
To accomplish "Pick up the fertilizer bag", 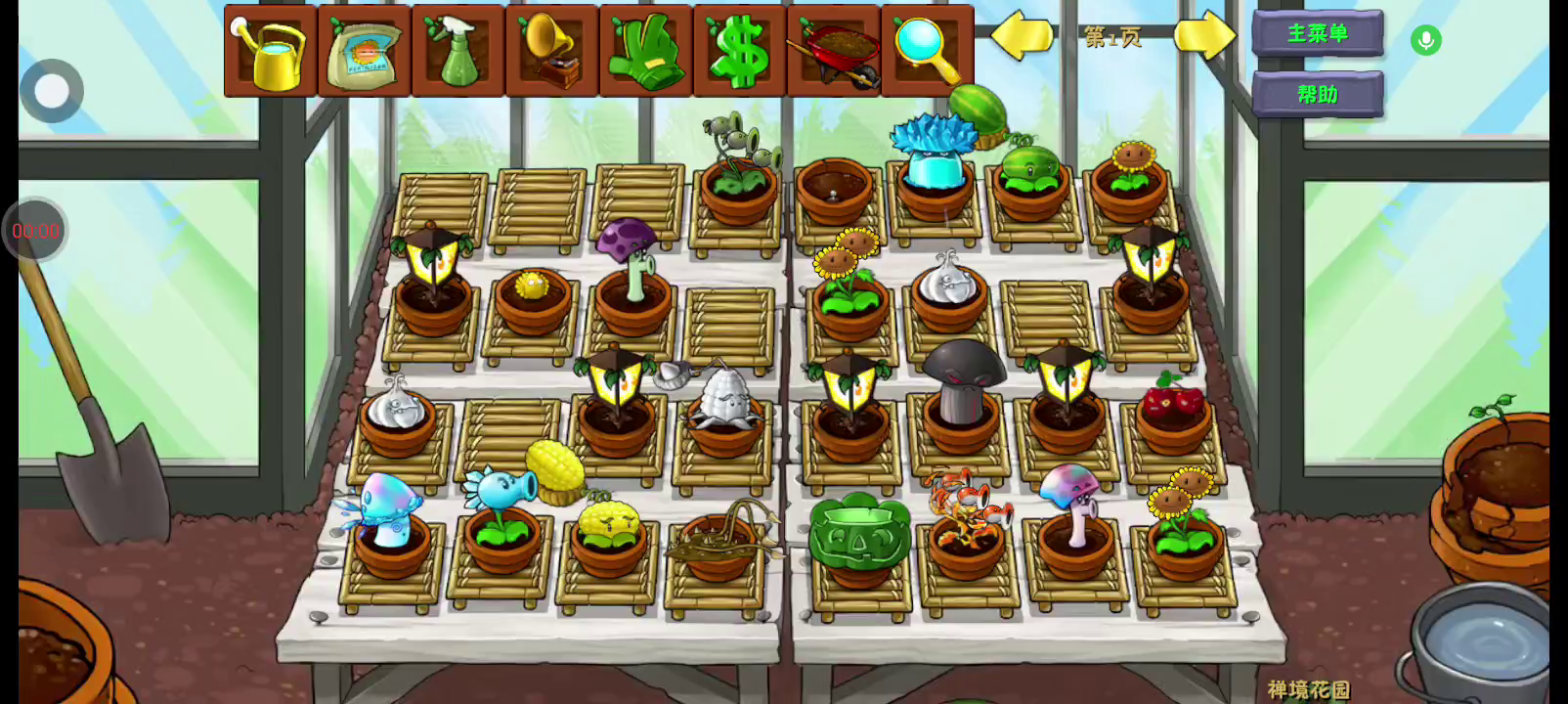I will click(364, 51).
